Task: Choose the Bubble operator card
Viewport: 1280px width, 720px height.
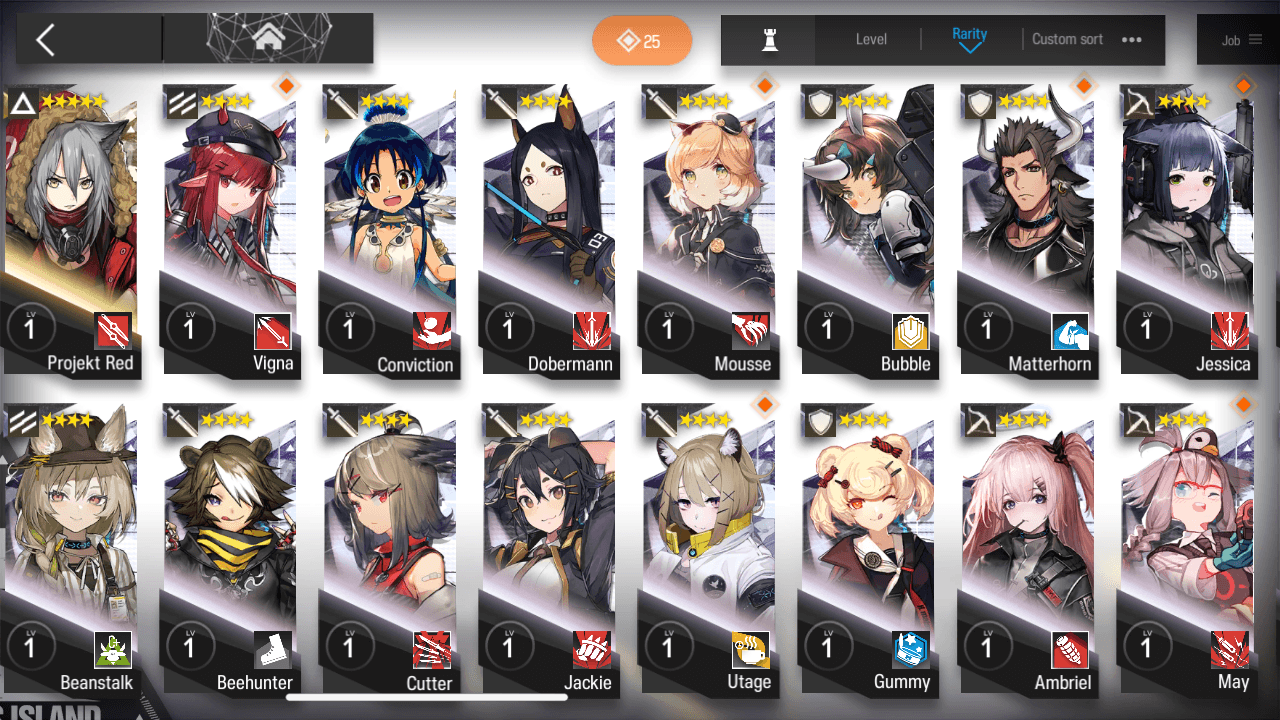Action: tap(867, 230)
